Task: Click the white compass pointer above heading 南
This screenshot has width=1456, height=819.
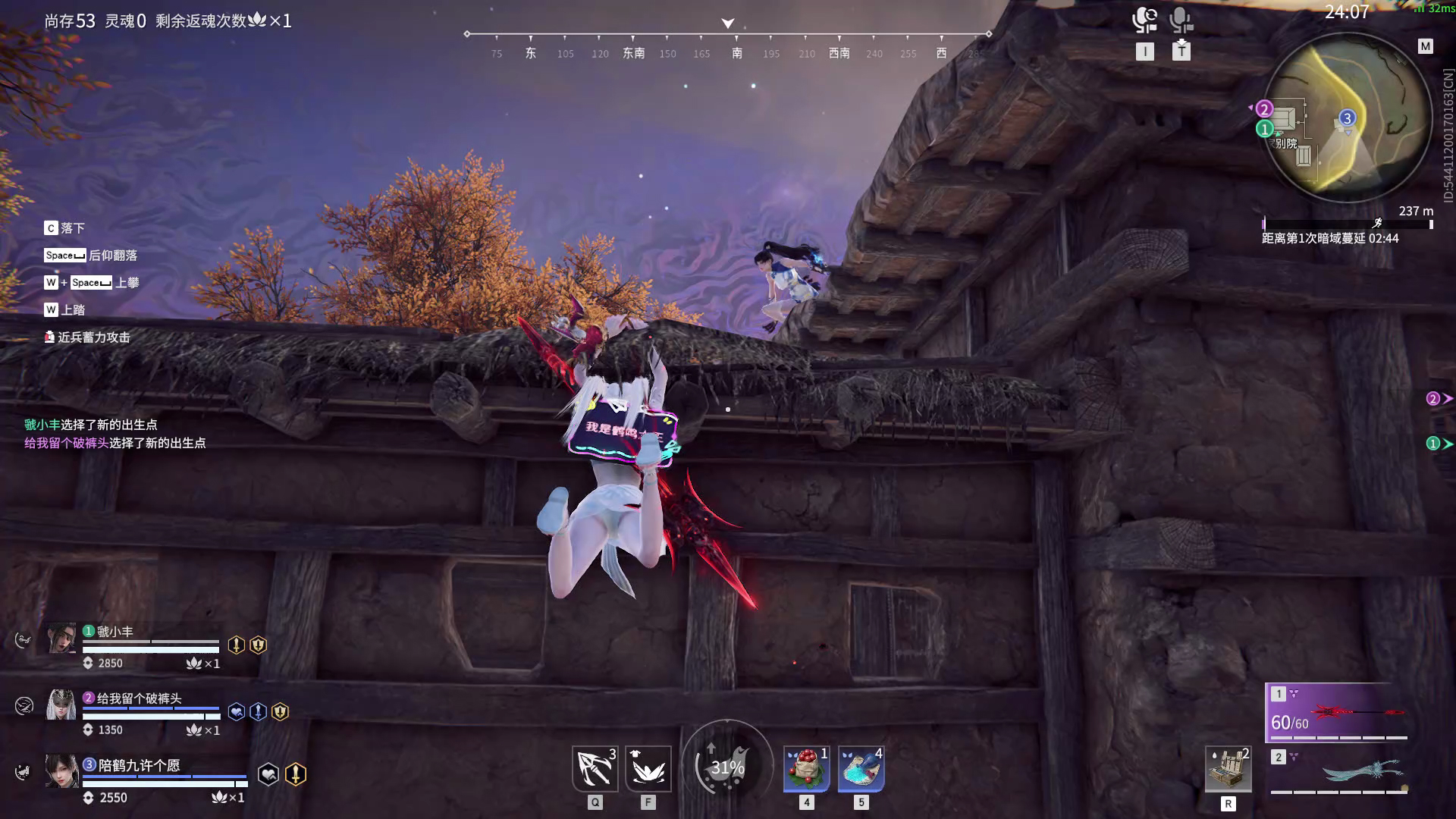Action: pos(727,23)
